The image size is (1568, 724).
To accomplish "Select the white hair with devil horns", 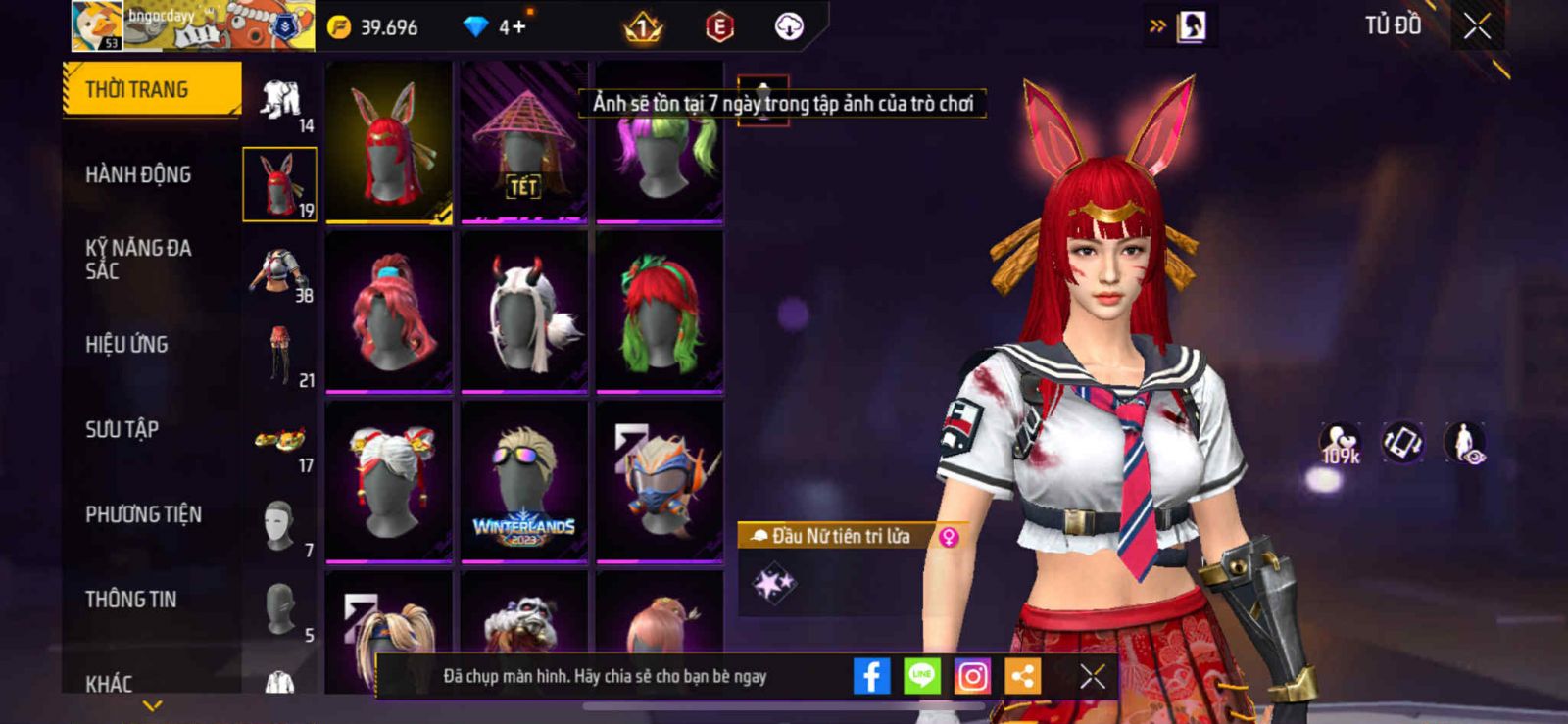I will (x=524, y=312).
